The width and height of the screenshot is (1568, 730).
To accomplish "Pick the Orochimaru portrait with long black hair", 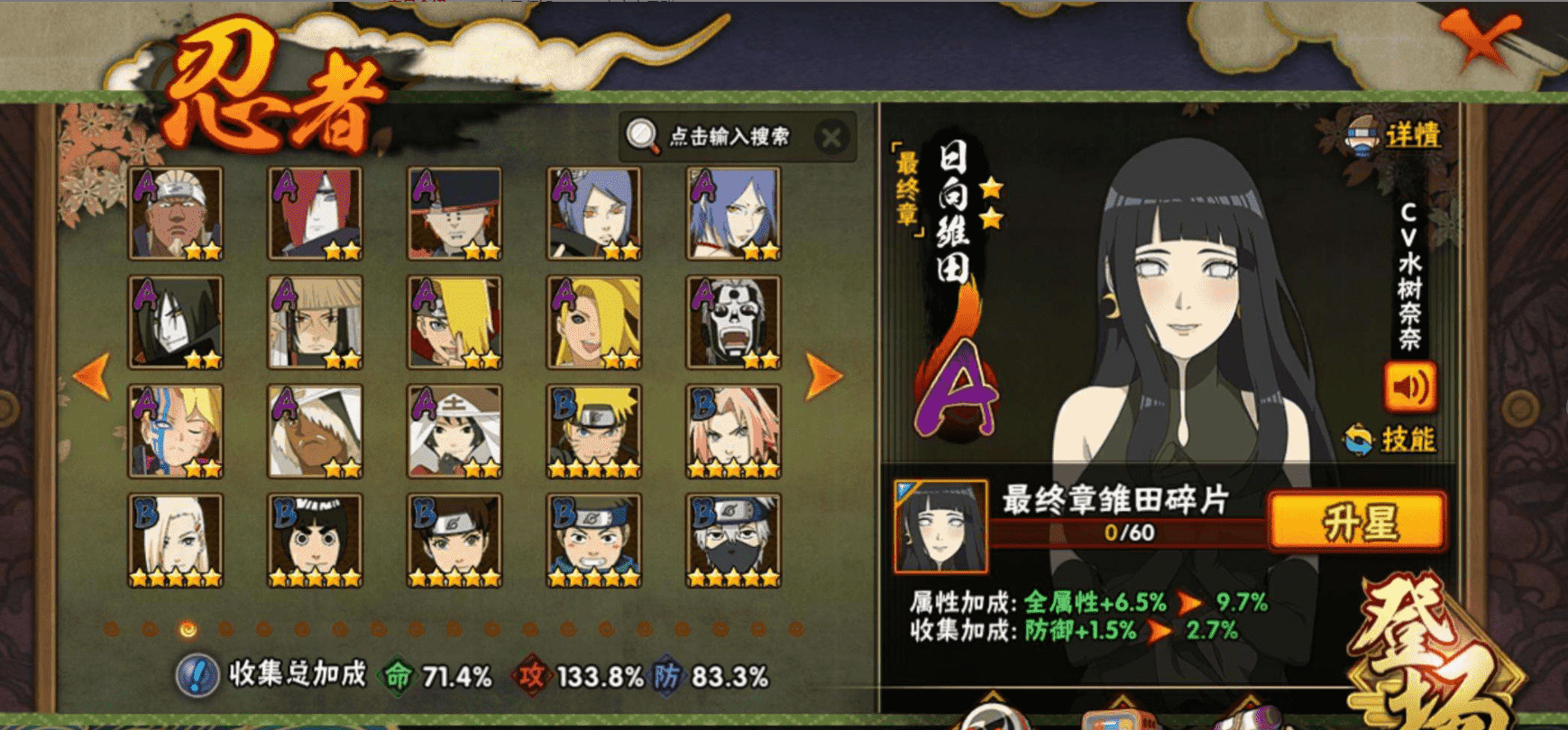I will [x=176, y=323].
